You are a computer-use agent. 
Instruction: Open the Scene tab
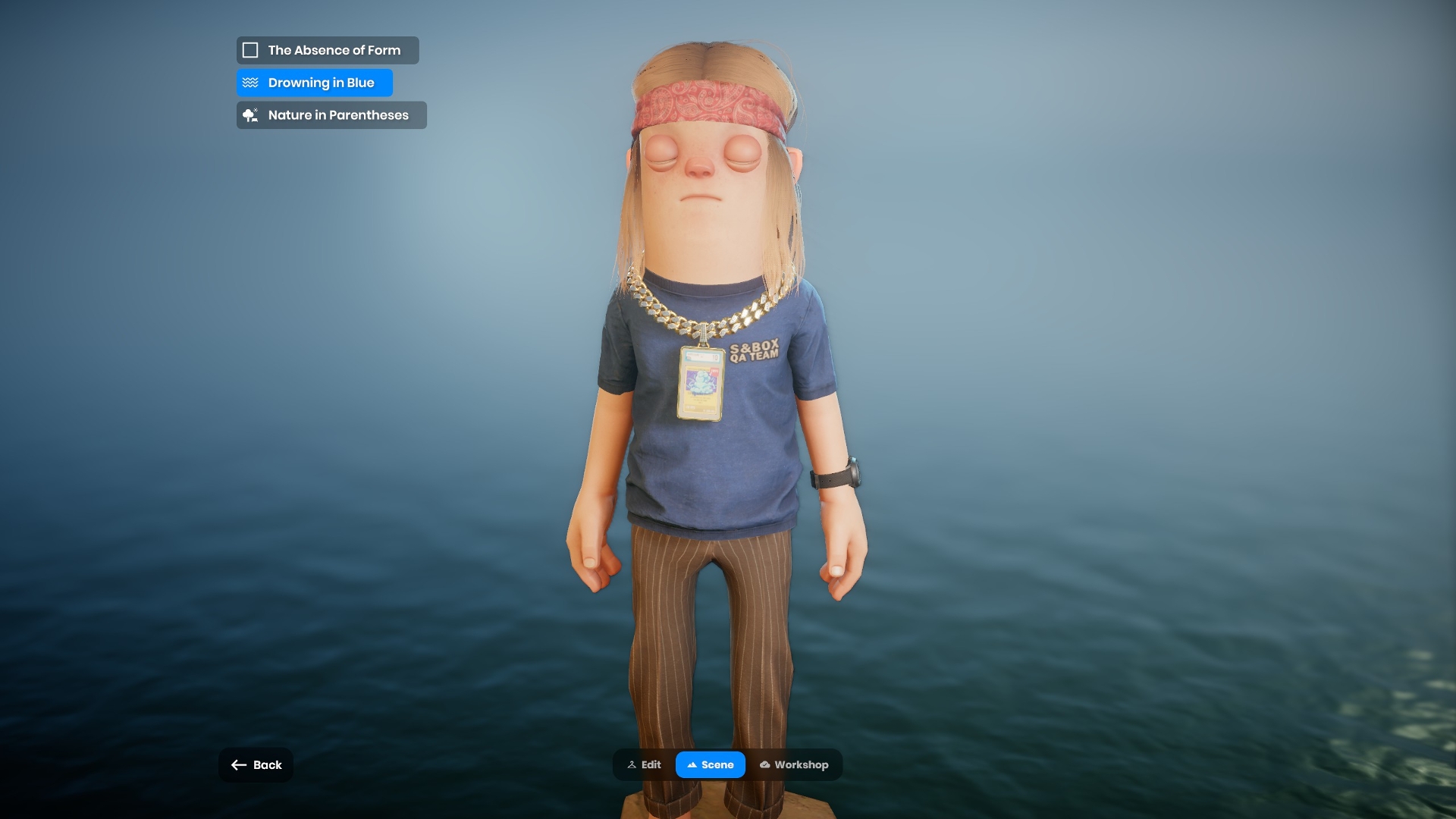(710, 764)
